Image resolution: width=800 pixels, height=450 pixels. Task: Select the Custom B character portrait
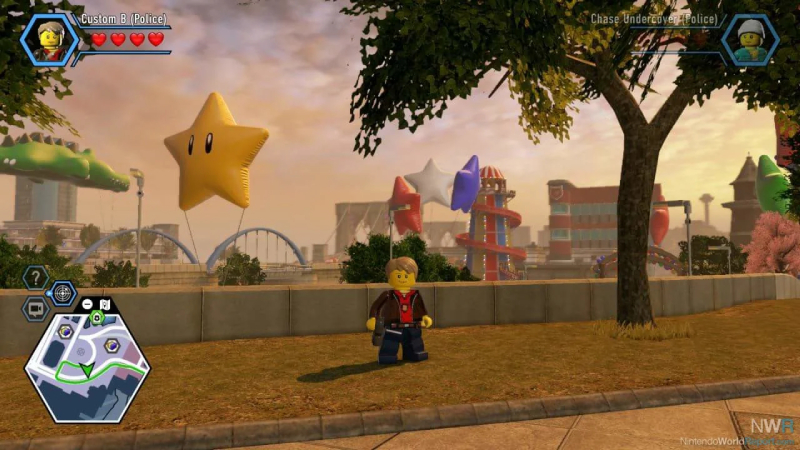click(x=49, y=40)
